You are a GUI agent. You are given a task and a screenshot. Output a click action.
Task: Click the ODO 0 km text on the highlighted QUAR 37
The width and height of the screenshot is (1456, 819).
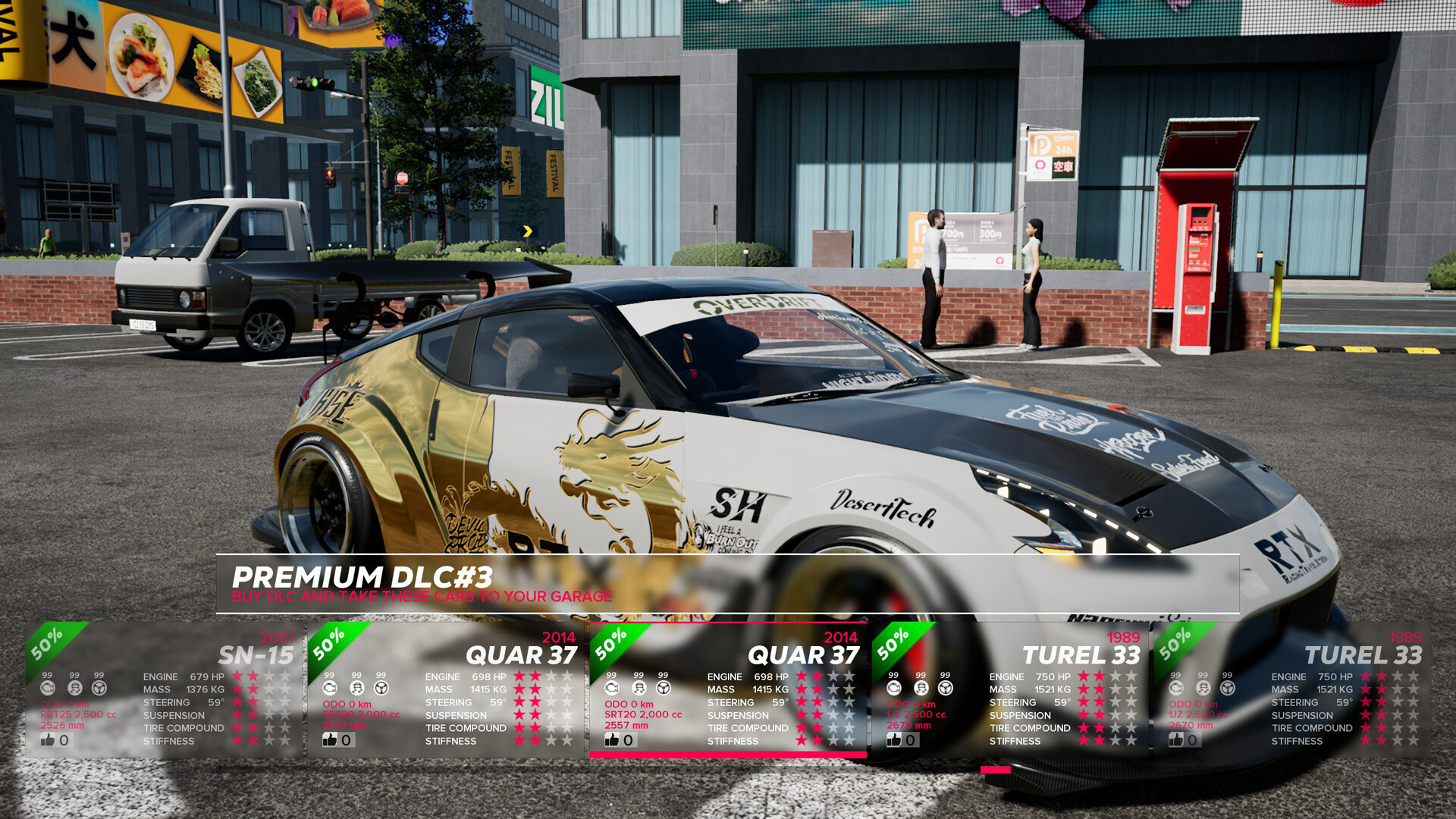[628, 703]
